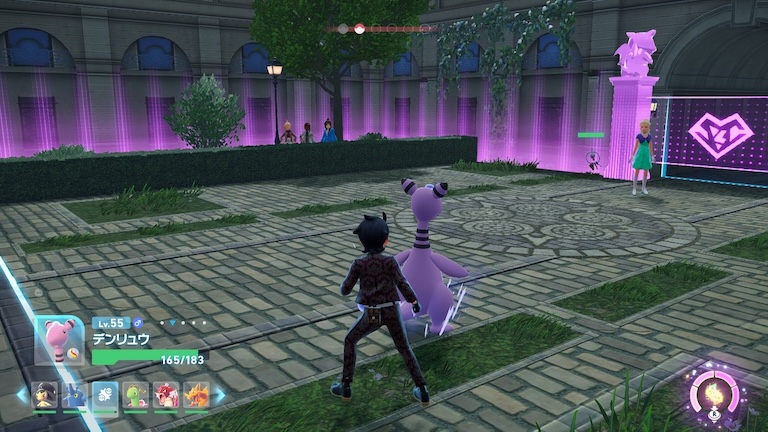Switch to Mawile in the party bar
The image size is (768, 432).
[45, 396]
